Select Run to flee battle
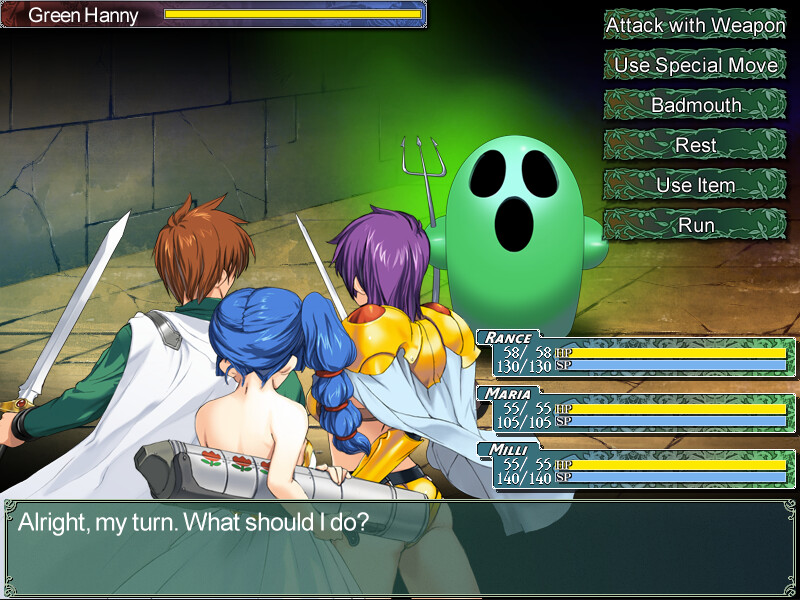Viewport: 800px width, 600px height. tap(695, 225)
